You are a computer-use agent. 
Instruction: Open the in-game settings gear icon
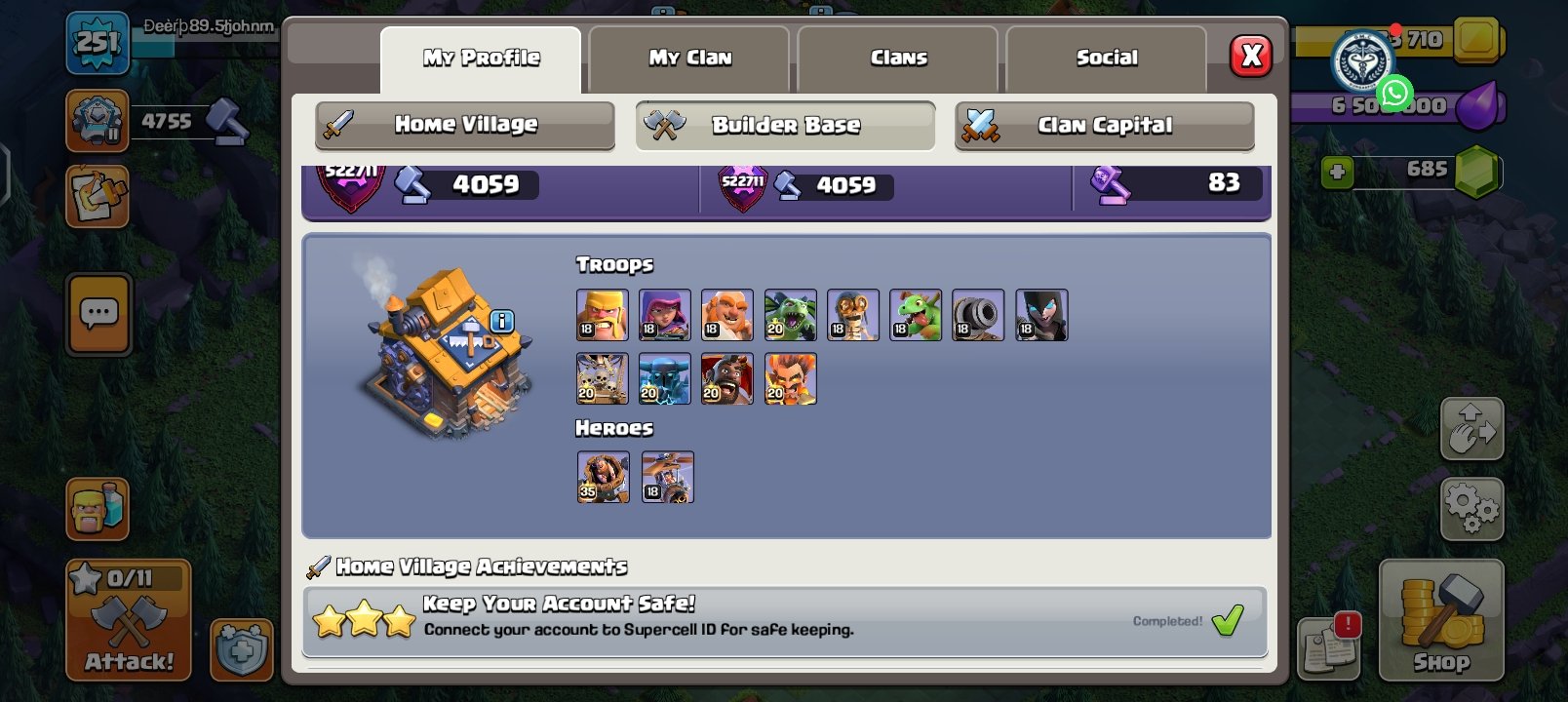pyautogui.click(x=1472, y=508)
